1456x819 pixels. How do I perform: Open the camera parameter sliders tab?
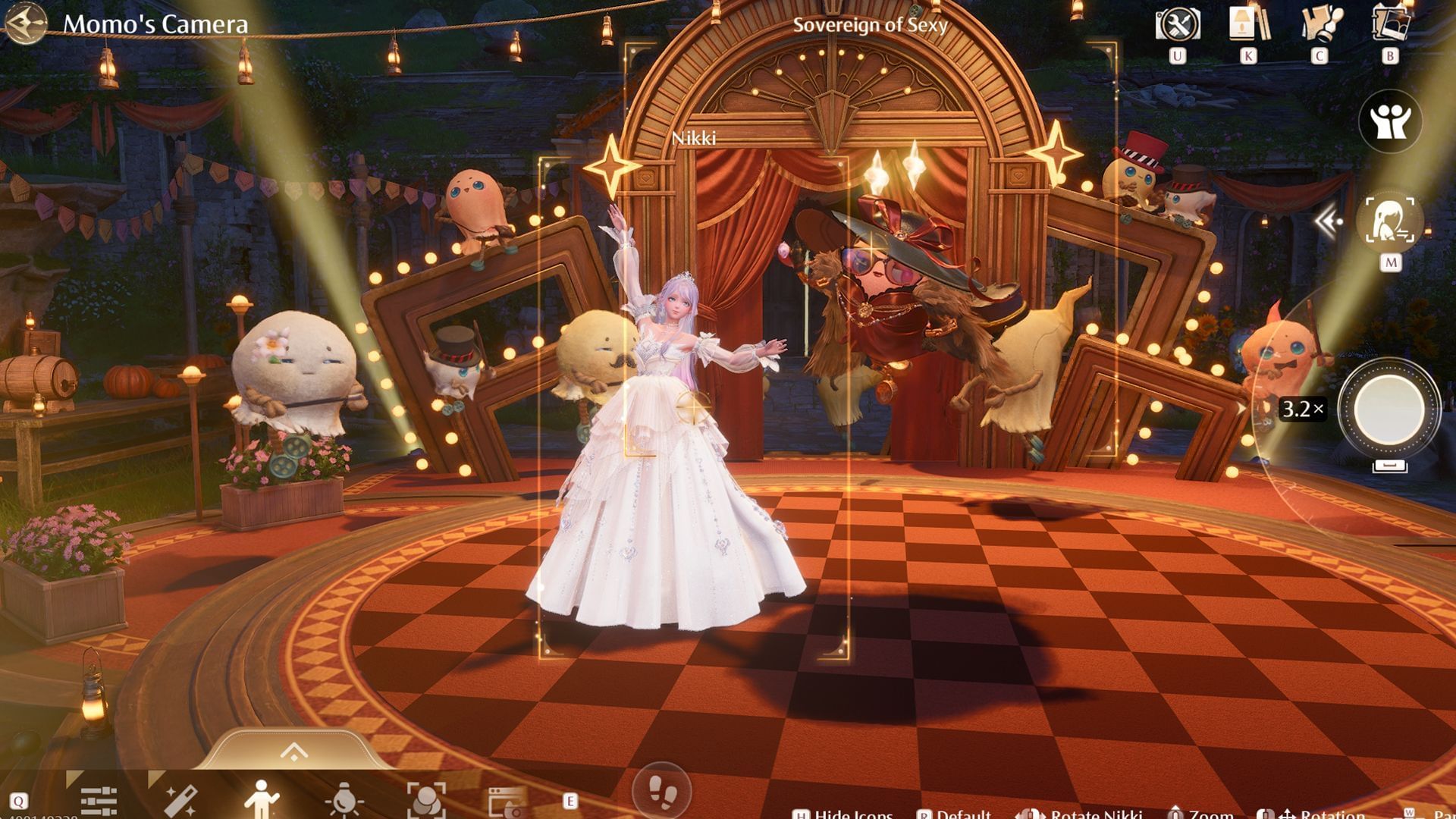pos(99,801)
